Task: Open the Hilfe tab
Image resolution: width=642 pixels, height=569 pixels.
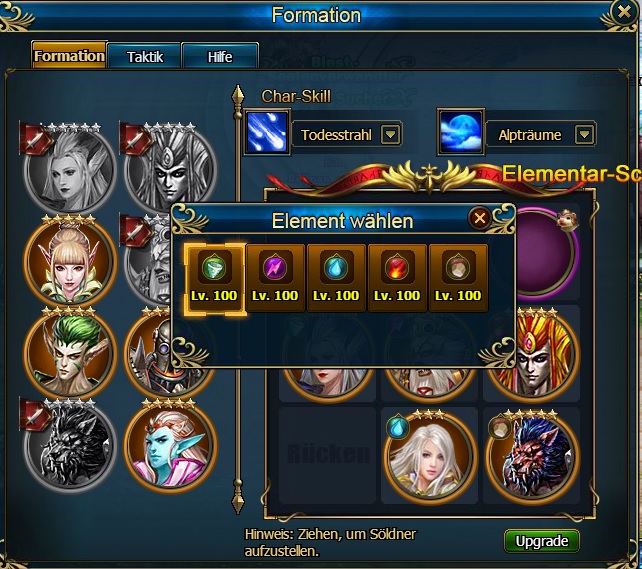Action: pyautogui.click(x=220, y=57)
